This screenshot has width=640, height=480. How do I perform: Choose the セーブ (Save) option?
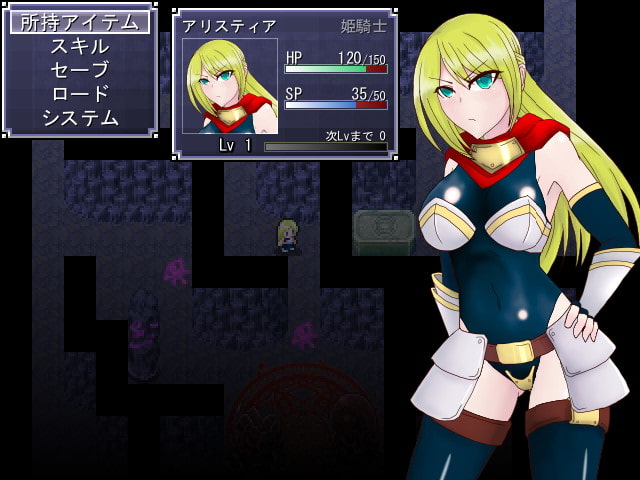pos(80,70)
